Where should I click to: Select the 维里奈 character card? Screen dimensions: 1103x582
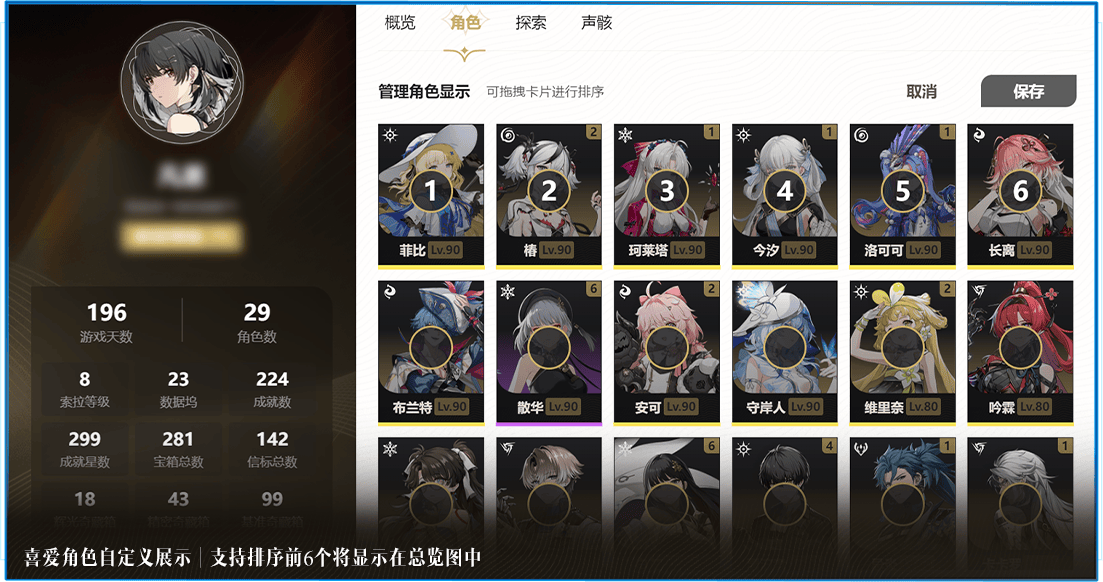point(903,350)
